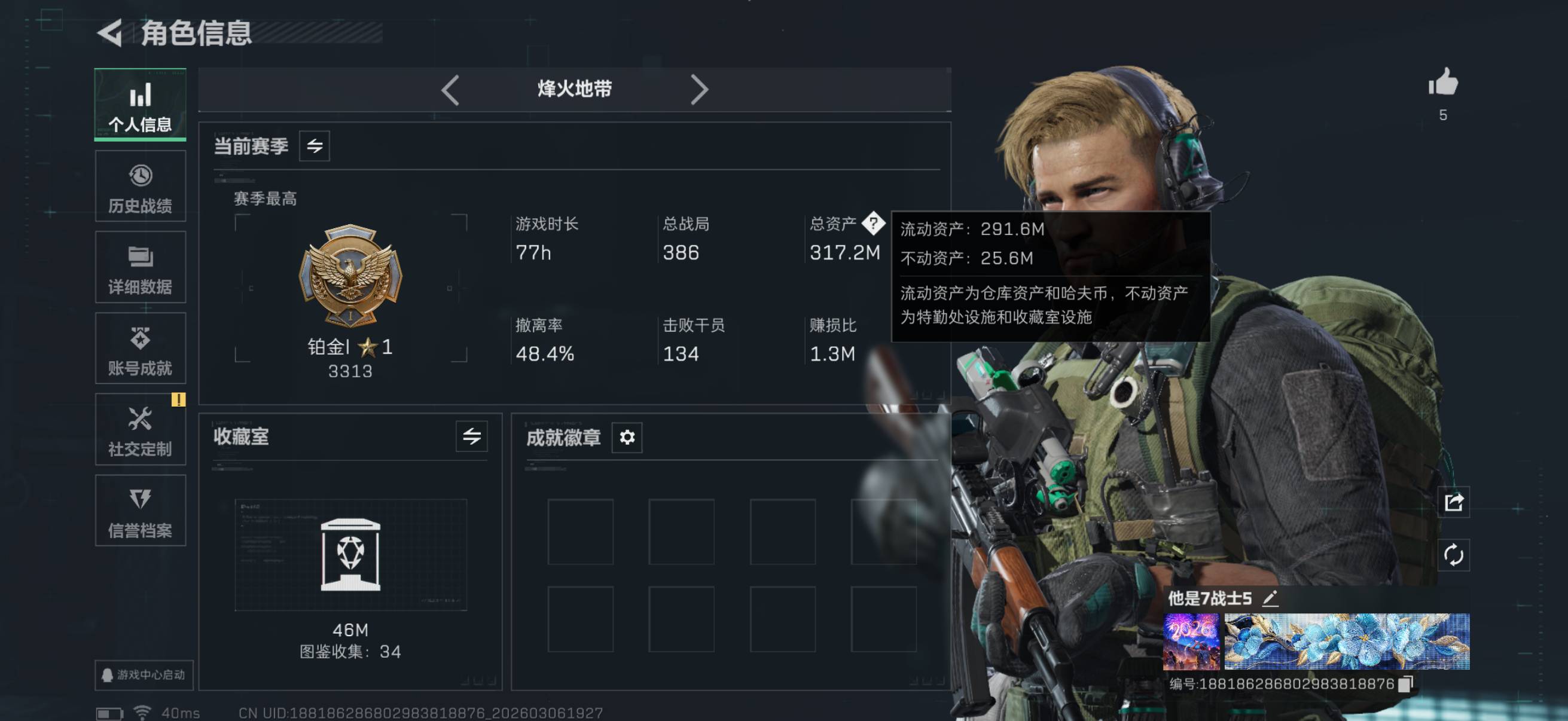Screen dimensions: 1568x721
Task: Switch to the previous game mode arrow
Action: click(x=450, y=90)
